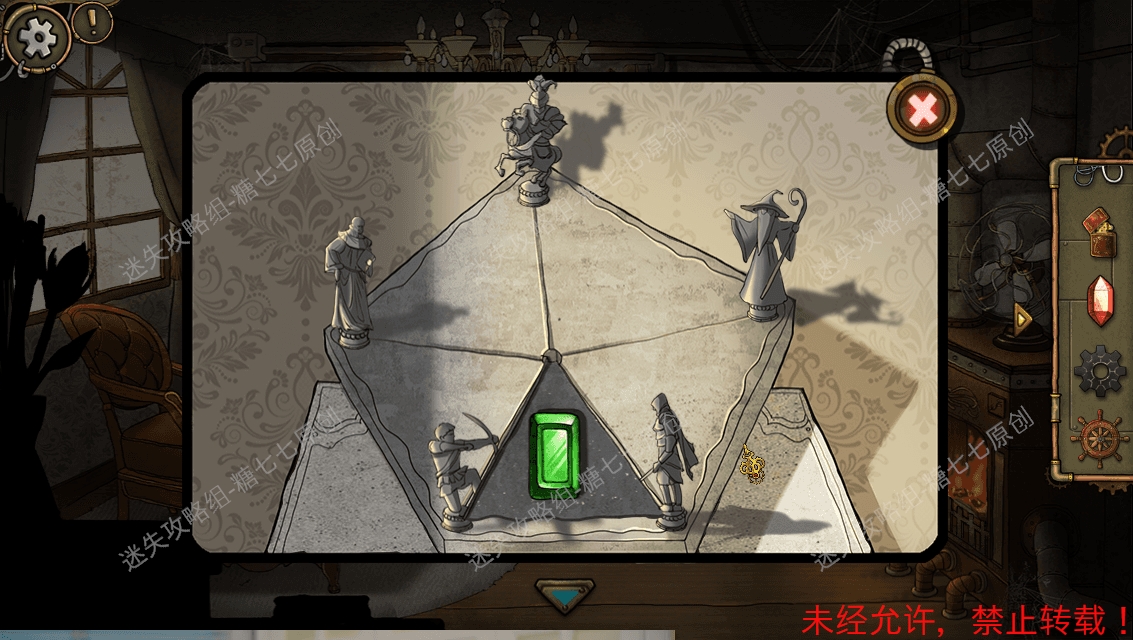Select the red crystal inventory item

pyautogui.click(x=1100, y=300)
